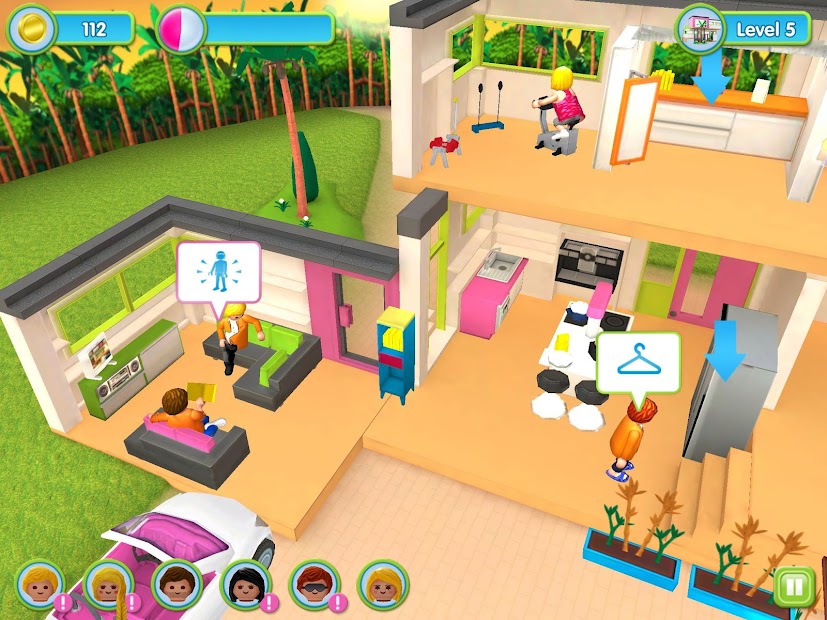Select the black-haired character portrait
This screenshot has width=827, height=620.
pyautogui.click(x=244, y=583)
